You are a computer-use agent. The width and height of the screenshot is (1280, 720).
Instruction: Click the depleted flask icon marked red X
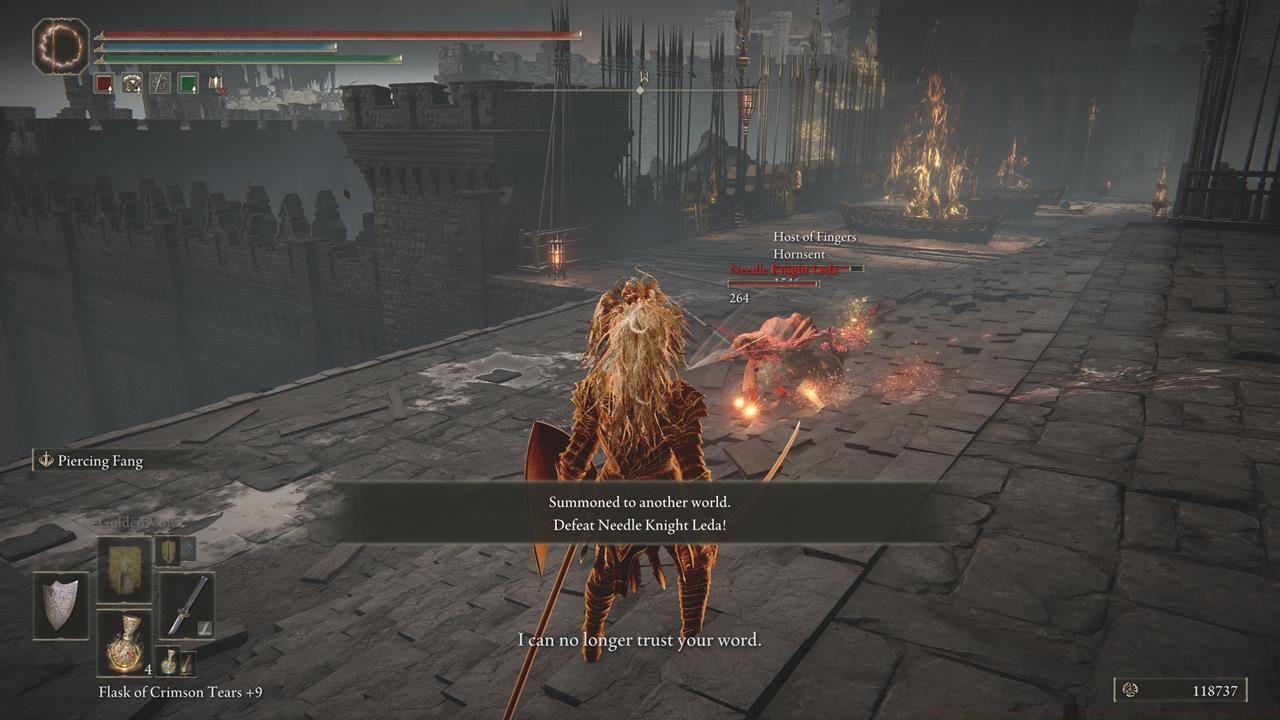[217, 83]
